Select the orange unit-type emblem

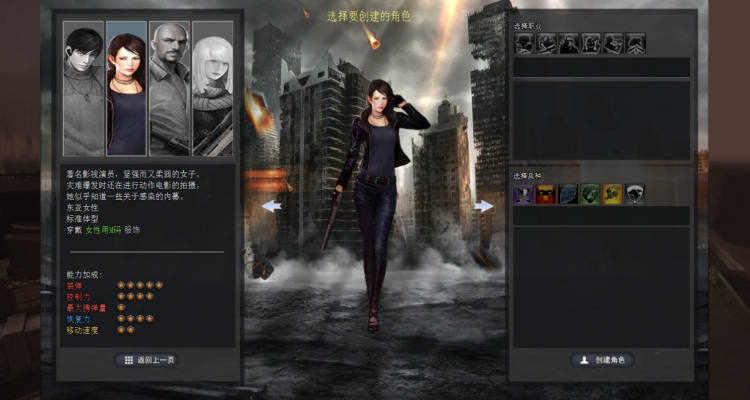tap(612, 194)
